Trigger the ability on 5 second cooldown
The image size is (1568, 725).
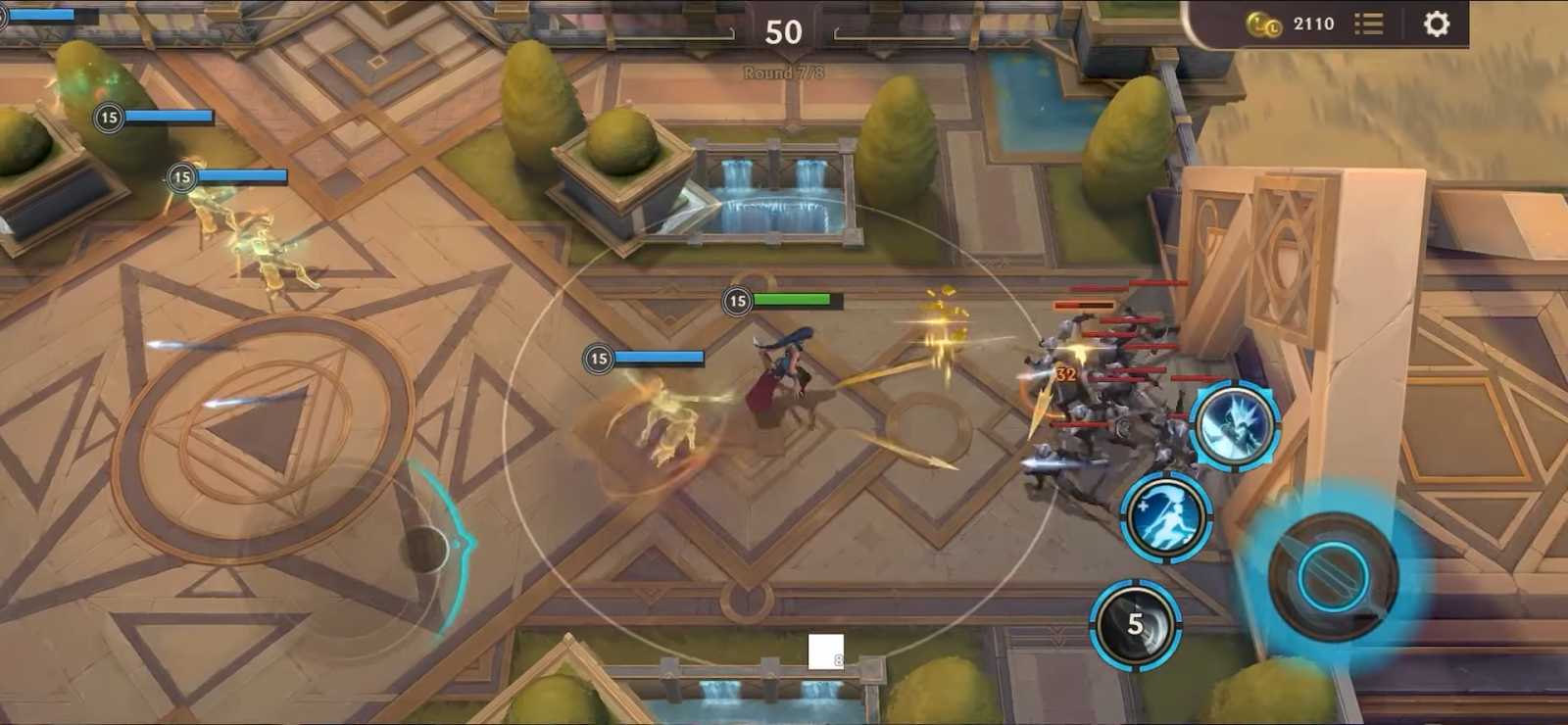point(1135,624)
